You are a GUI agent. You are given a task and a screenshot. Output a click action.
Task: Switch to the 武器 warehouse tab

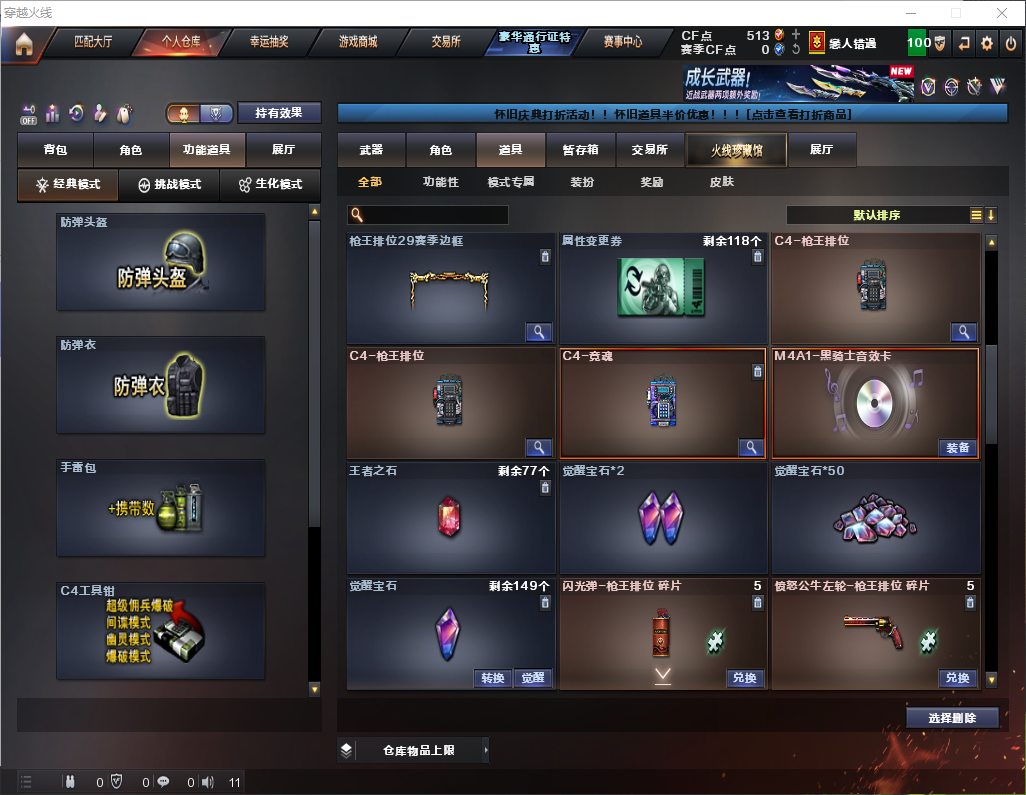point(371,150)
